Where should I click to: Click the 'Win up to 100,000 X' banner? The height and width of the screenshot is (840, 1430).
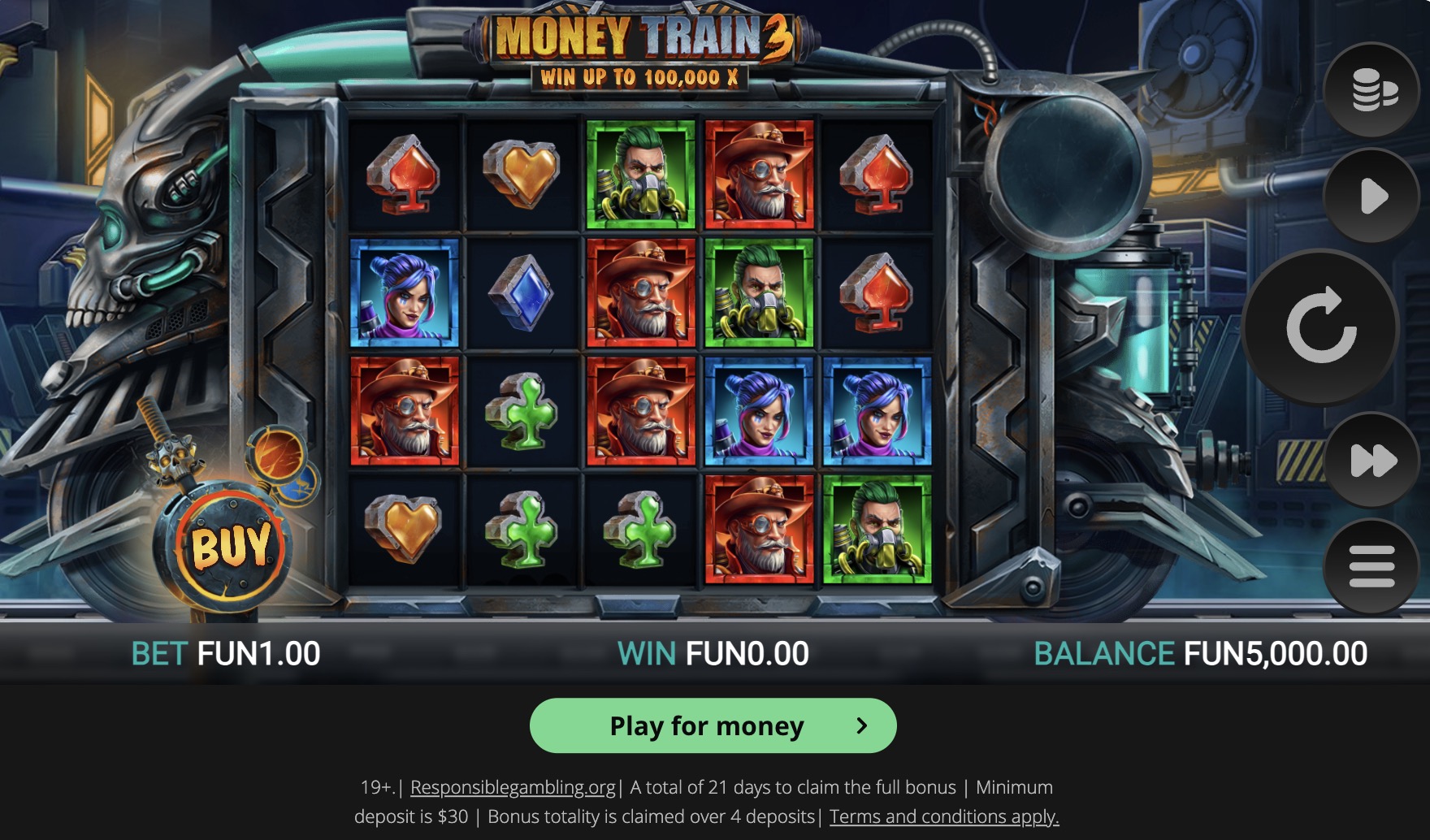coord(639,79)
